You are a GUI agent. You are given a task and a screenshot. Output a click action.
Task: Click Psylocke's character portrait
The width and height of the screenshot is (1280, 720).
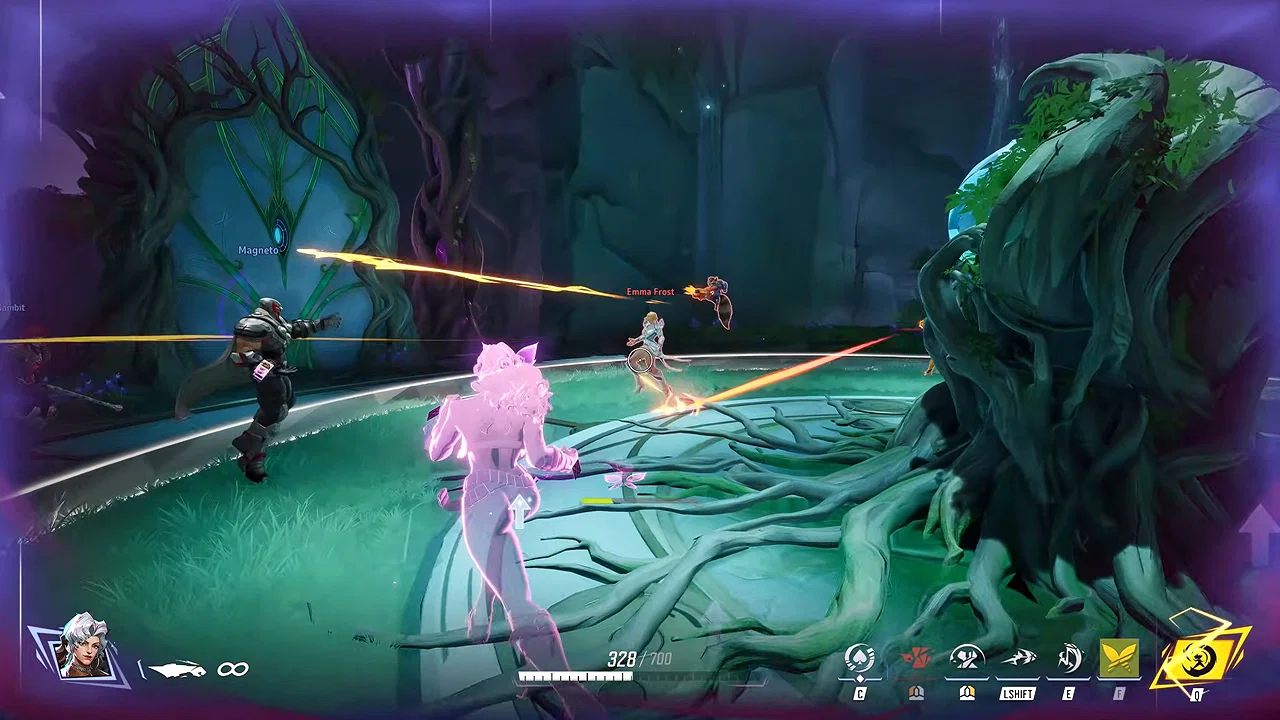(x=85, y=646)
